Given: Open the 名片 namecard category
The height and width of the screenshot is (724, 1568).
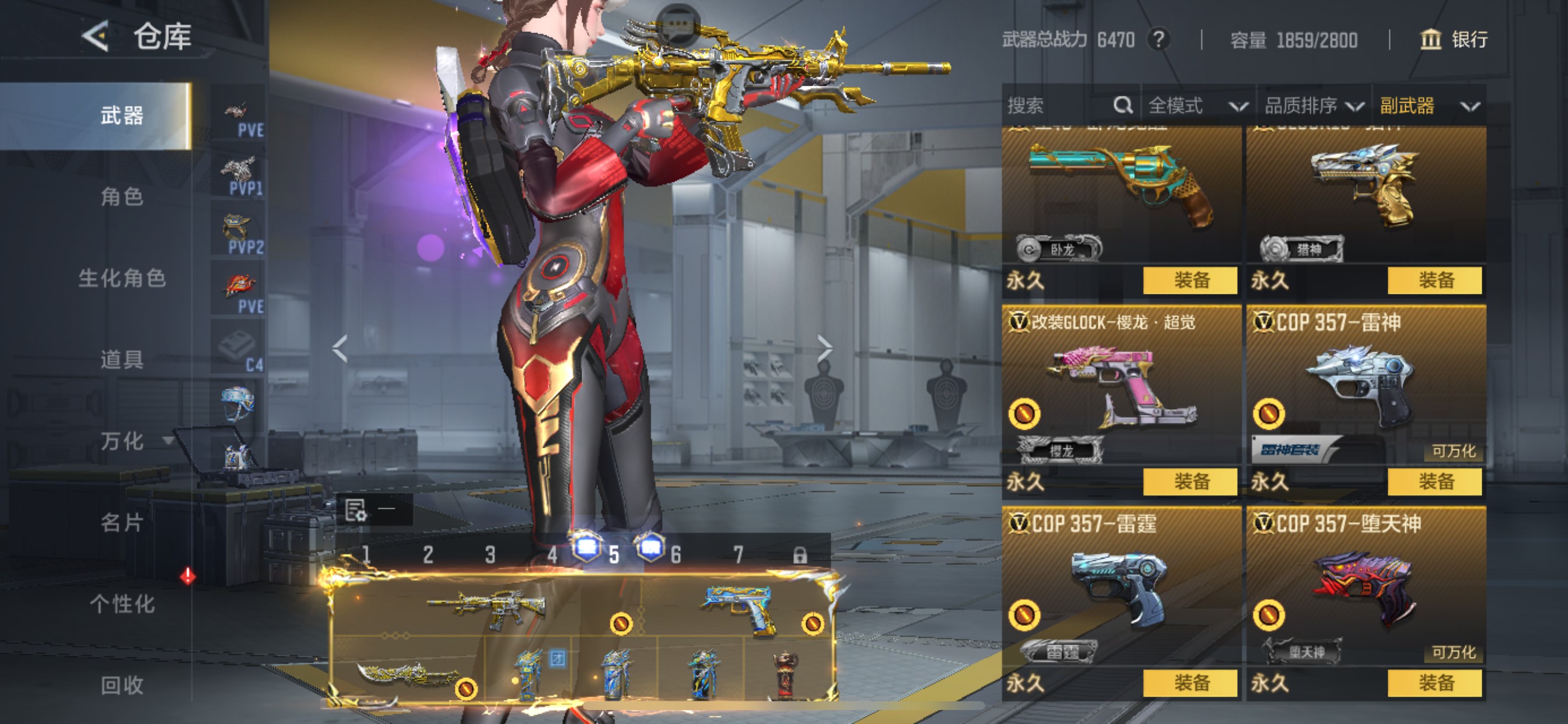Looking at the screenshot, I should (x=122, y=522).
